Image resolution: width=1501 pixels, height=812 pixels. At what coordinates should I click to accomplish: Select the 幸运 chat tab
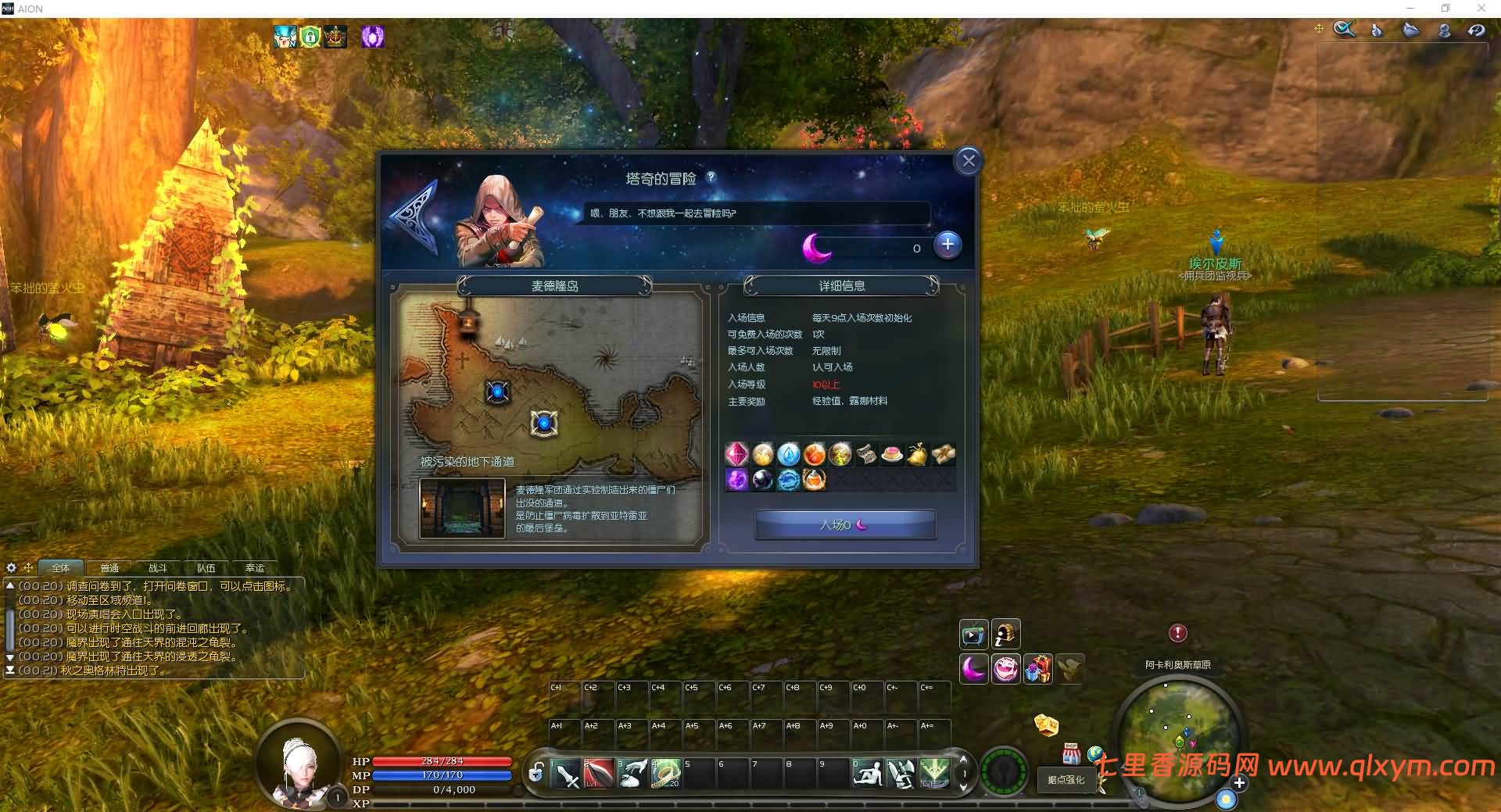(255, 568)
